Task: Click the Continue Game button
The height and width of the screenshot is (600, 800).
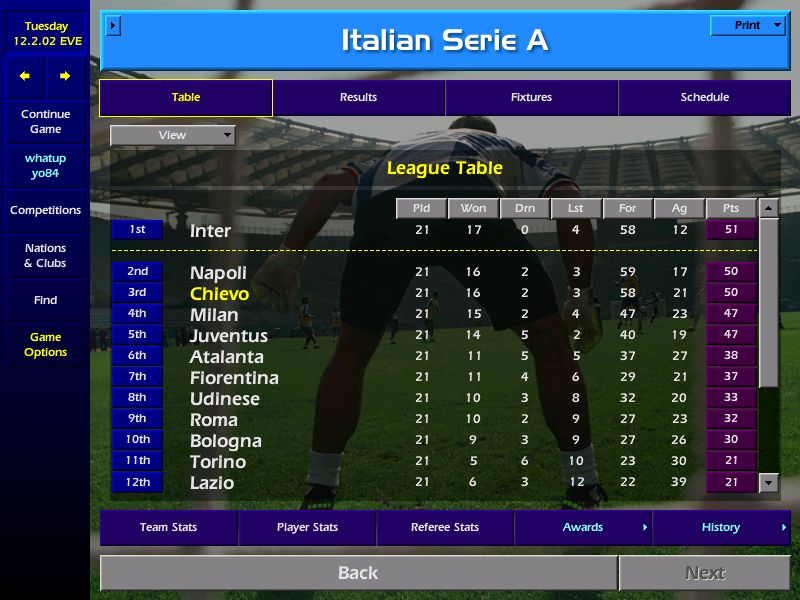Action: (45, 121)
